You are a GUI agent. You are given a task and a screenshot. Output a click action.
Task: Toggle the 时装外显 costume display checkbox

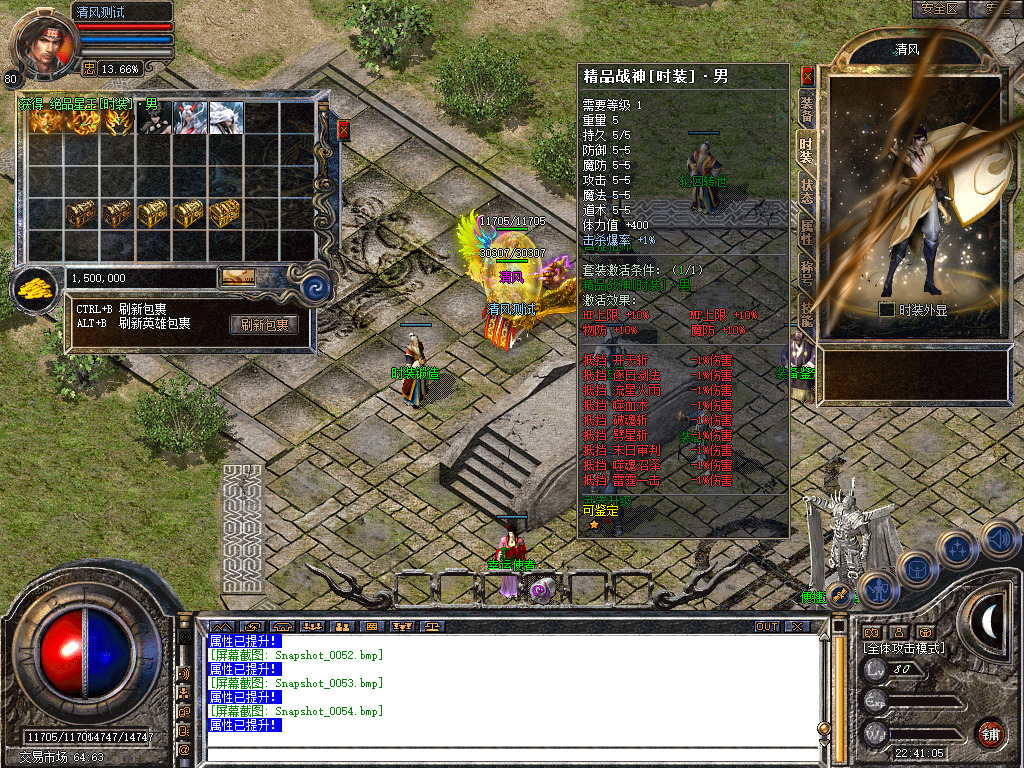pos(886,310)
